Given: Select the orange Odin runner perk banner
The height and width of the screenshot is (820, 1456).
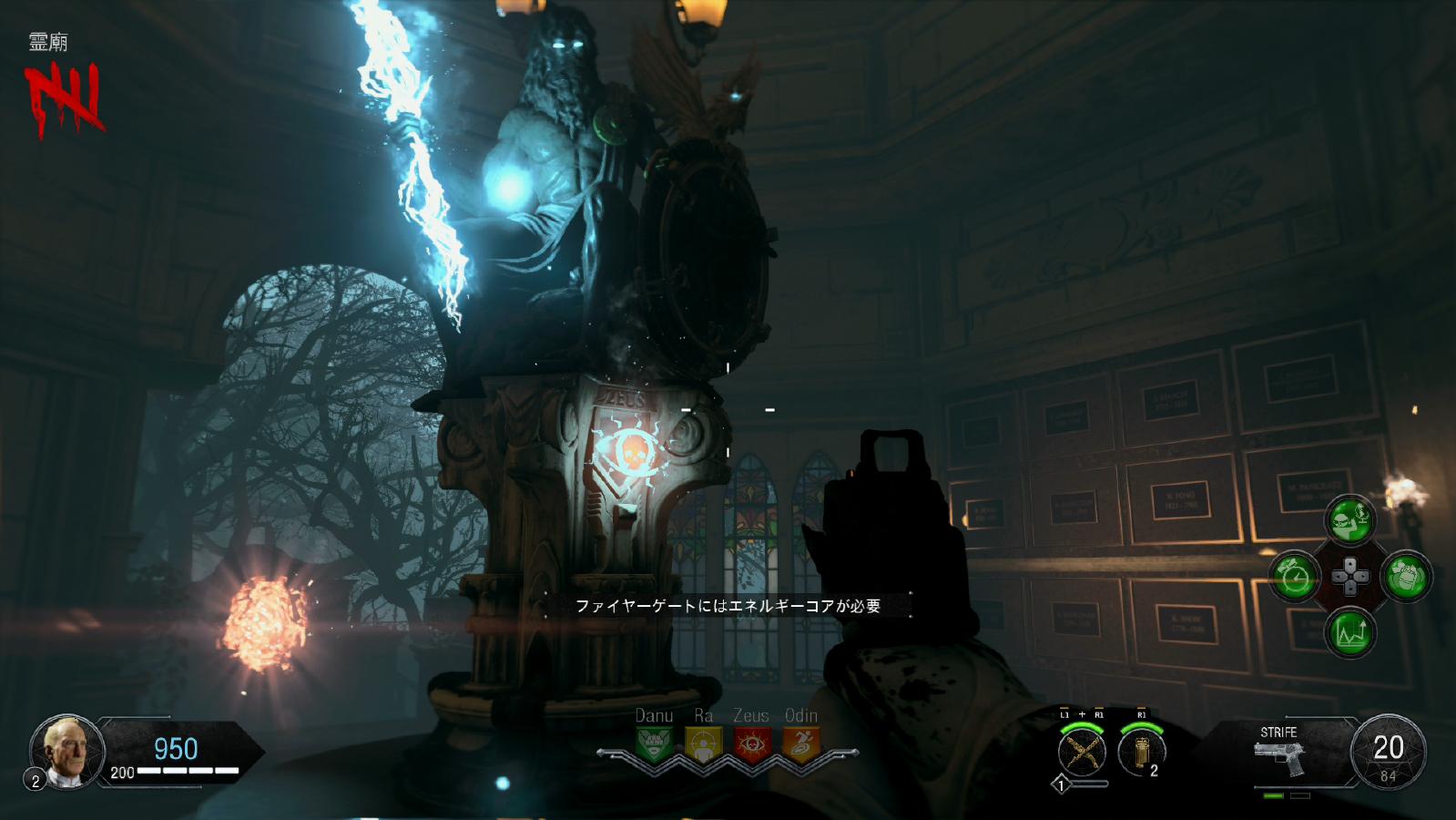Looking at the screenshot, I should (x=800, y=744).
